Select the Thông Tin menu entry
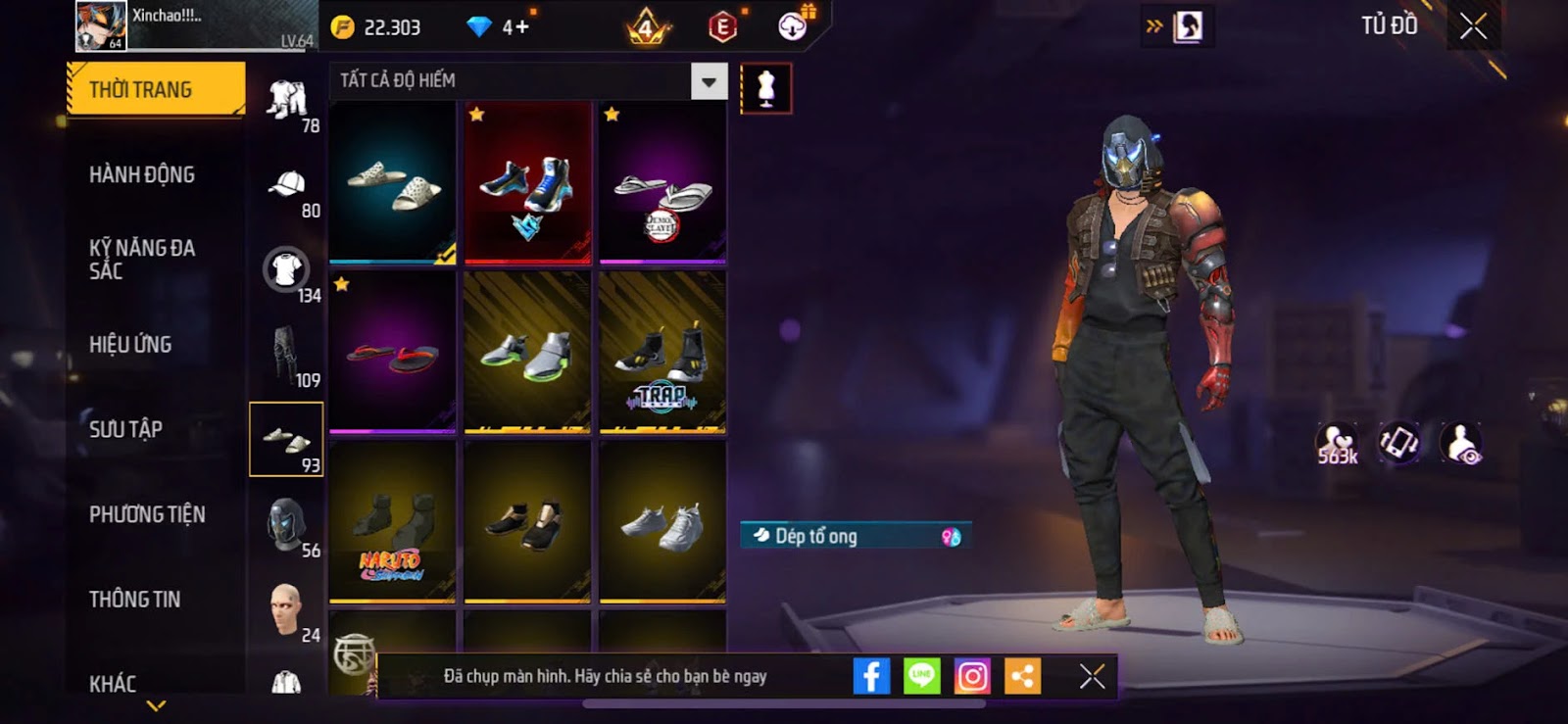The height and width of the screenshot is (724, 1568). click(x=135, y=600)
